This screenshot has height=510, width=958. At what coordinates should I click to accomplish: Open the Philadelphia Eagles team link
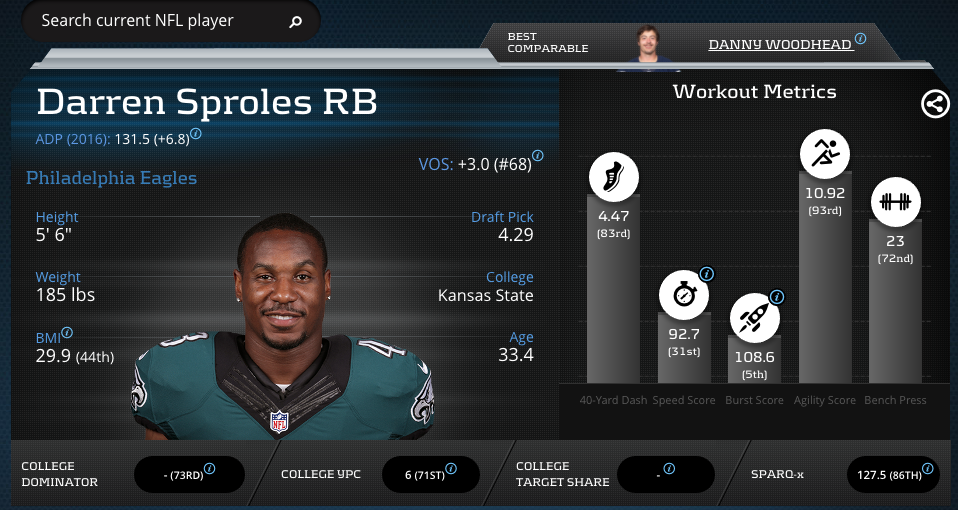pos(111,178)
